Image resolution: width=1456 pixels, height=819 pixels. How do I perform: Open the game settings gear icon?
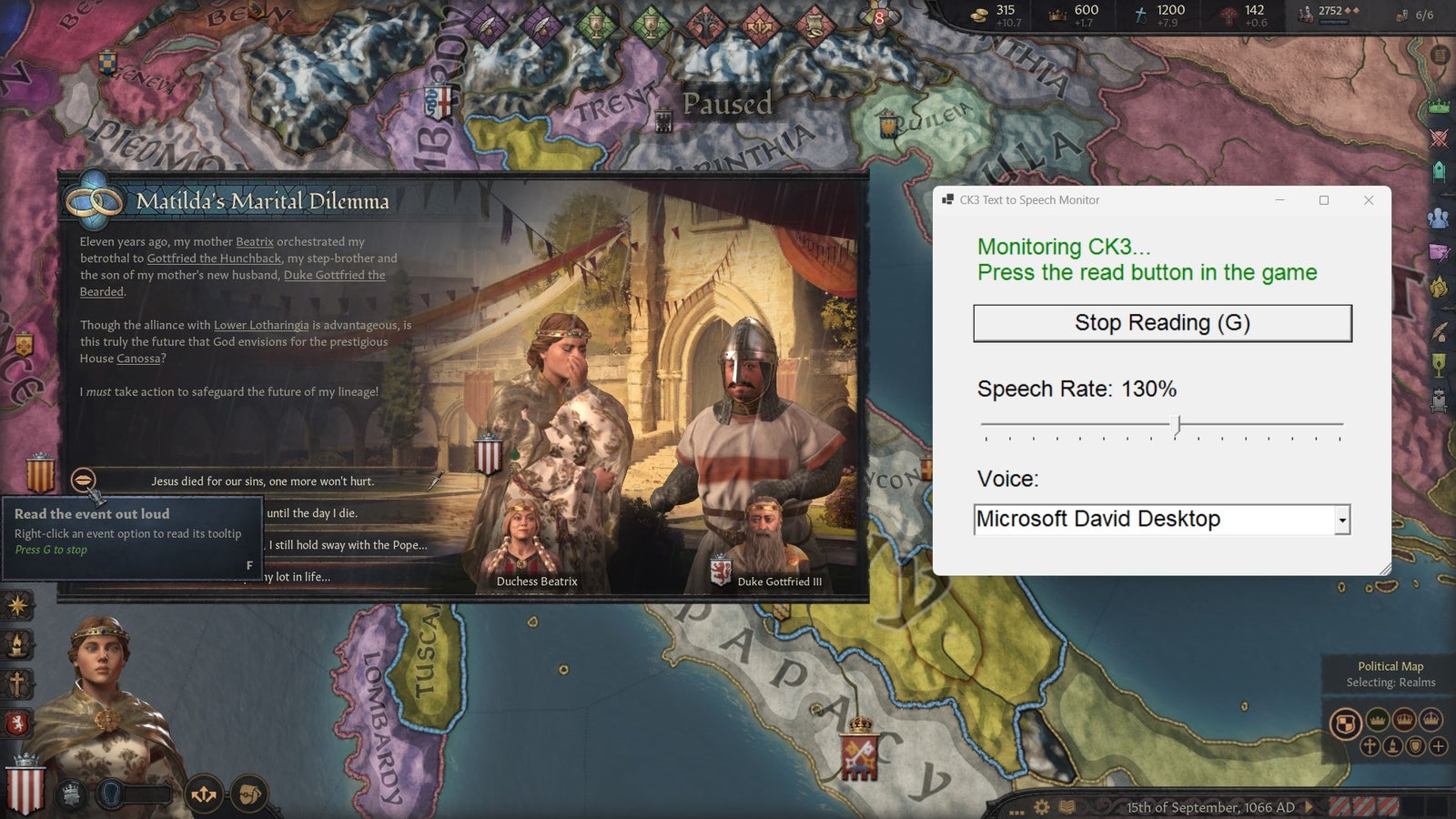point(1042,807)
